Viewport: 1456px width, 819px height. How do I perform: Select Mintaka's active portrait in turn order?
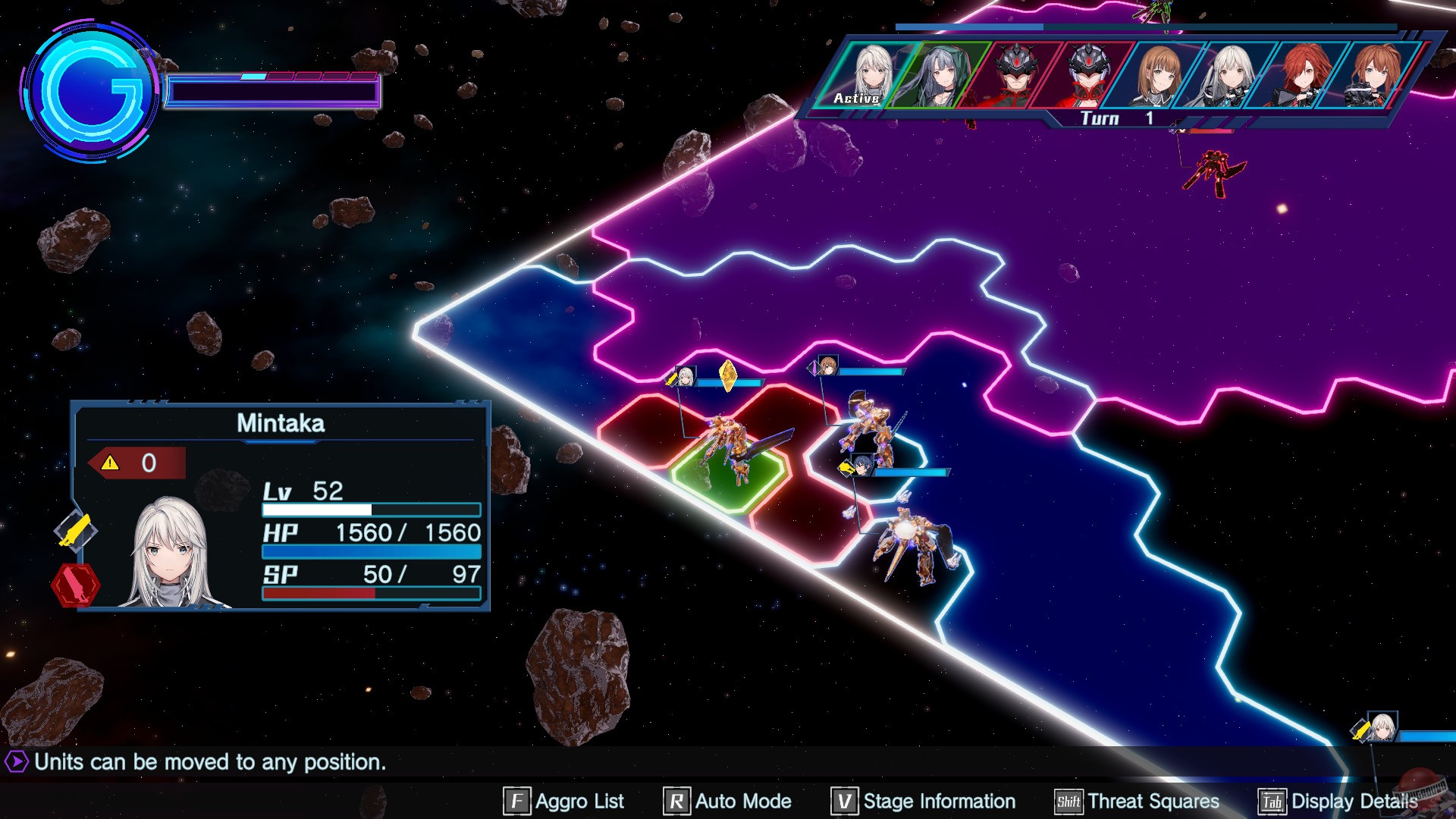point(868,74)
